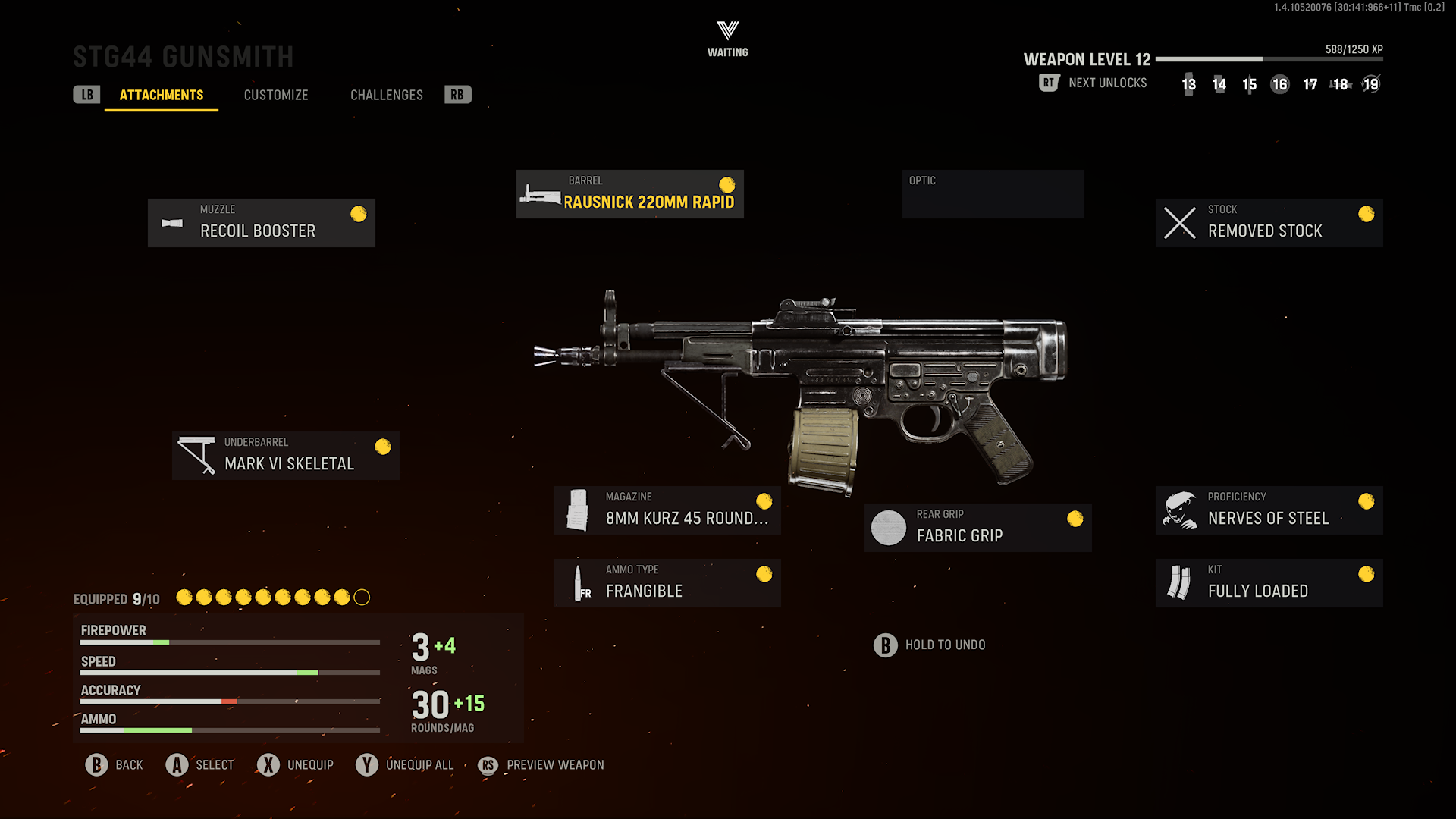This screenshot has height=819, width=1456.
Task: Switch to the Customize tab
Action: point(276,95)
